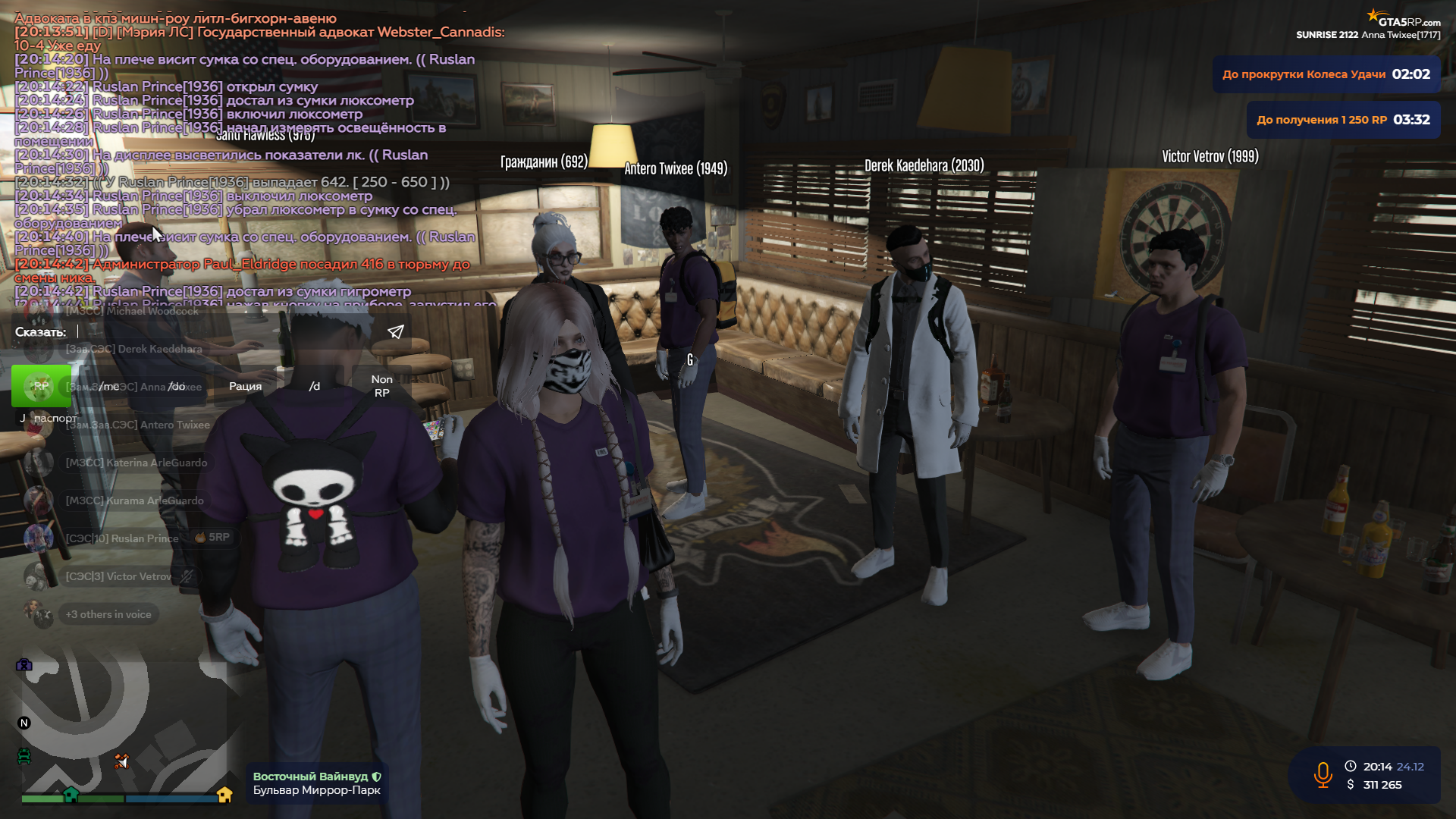Enable Non RP chat mode
This screenshot has height=819, width=1456.
(382, 387)
